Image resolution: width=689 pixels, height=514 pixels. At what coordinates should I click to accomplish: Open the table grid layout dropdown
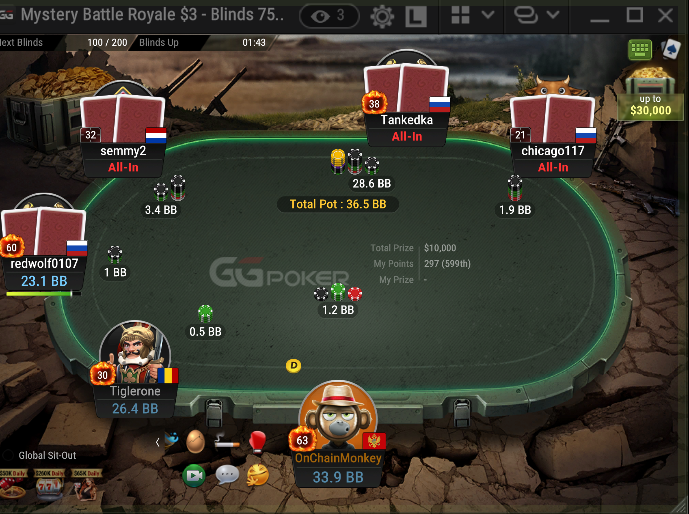pyautogui.click(x=472, y=16)
